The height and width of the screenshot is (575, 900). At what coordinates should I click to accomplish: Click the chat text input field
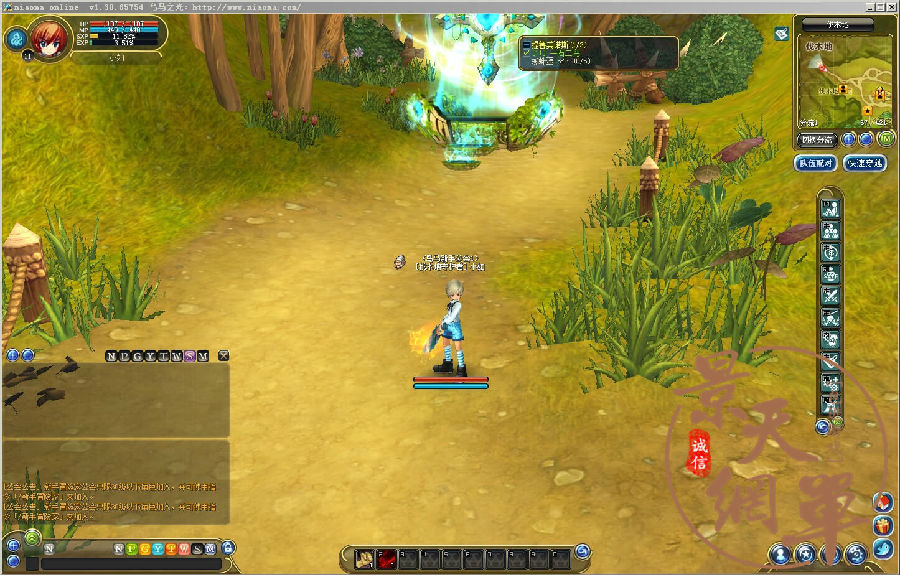click(130, 564)
